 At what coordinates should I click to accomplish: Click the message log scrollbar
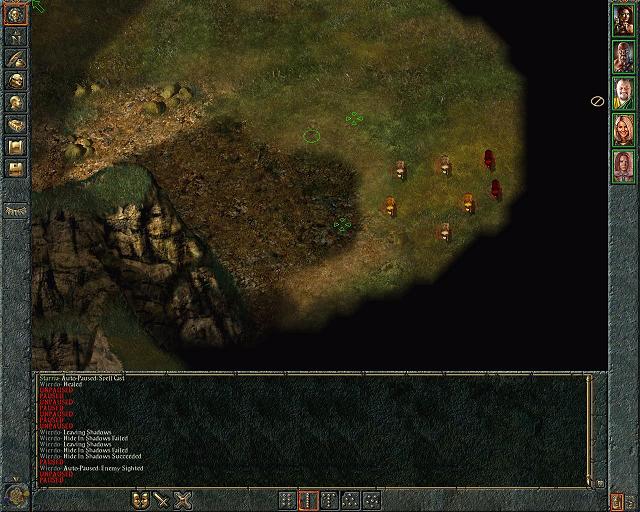[x=589, y=430]
